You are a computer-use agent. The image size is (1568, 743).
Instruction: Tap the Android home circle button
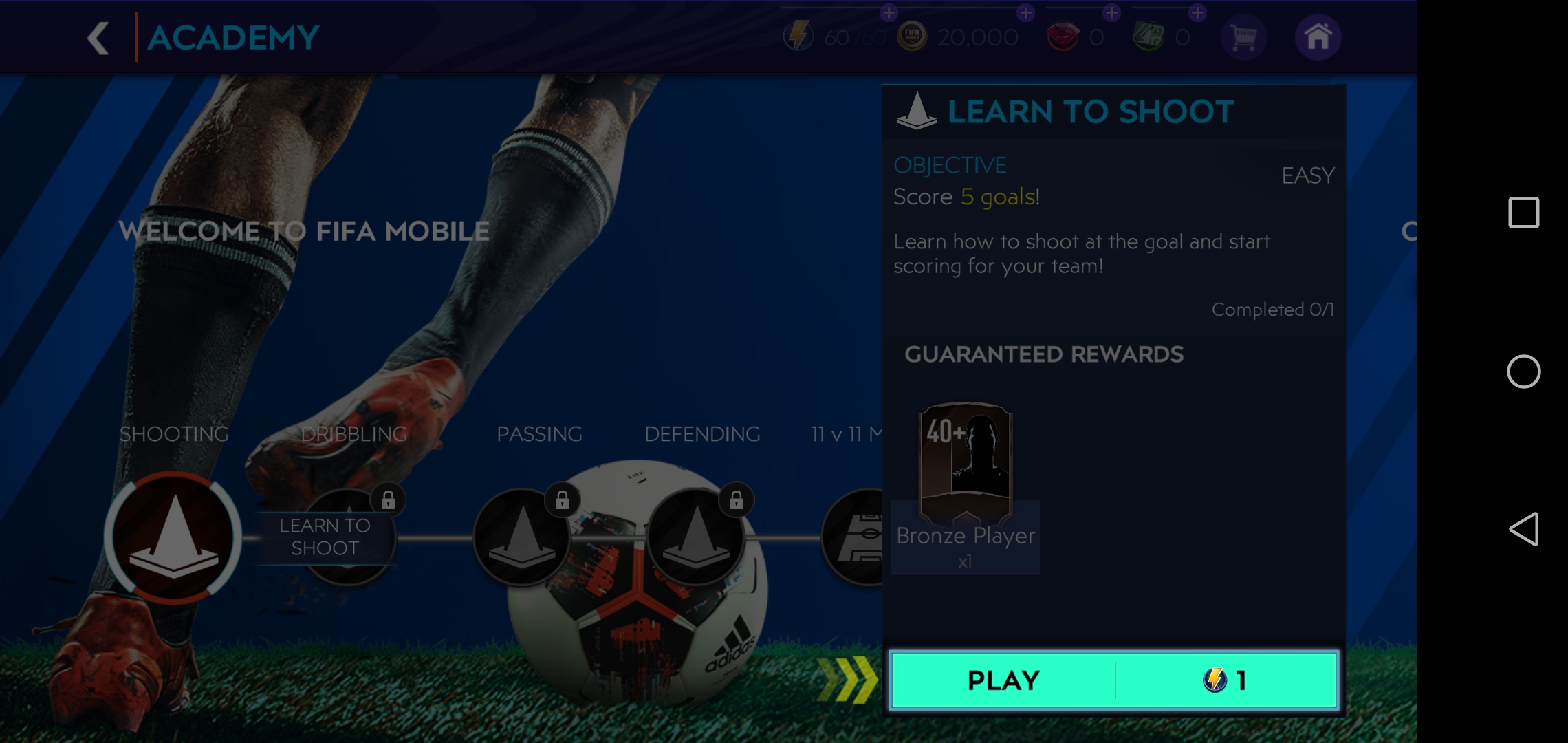(1523, 371)
